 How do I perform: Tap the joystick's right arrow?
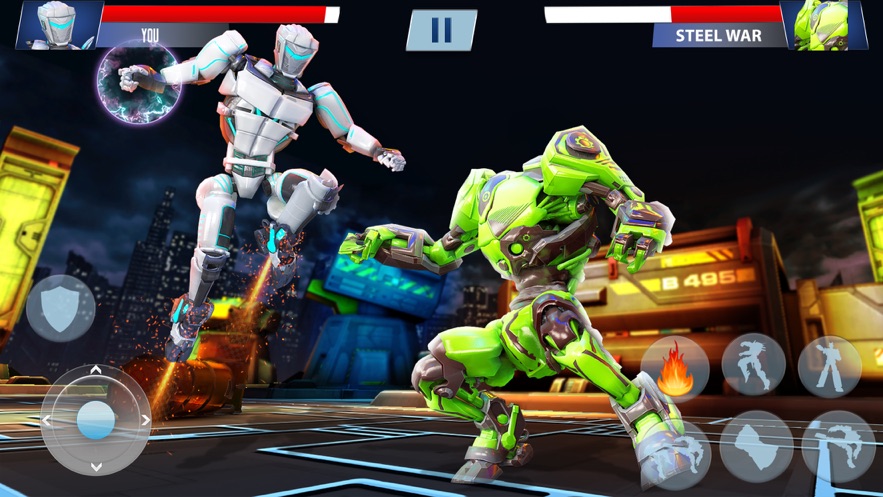[145, 420]
